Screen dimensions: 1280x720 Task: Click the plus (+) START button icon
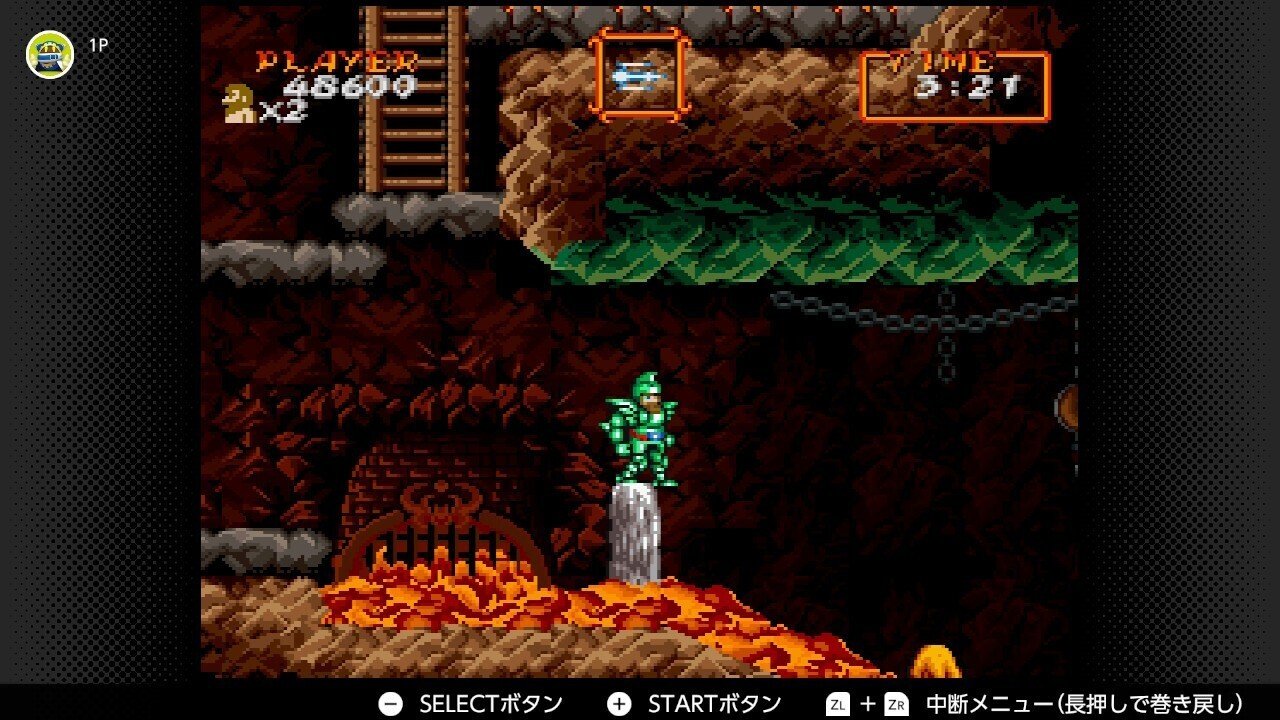pos(620,702)
